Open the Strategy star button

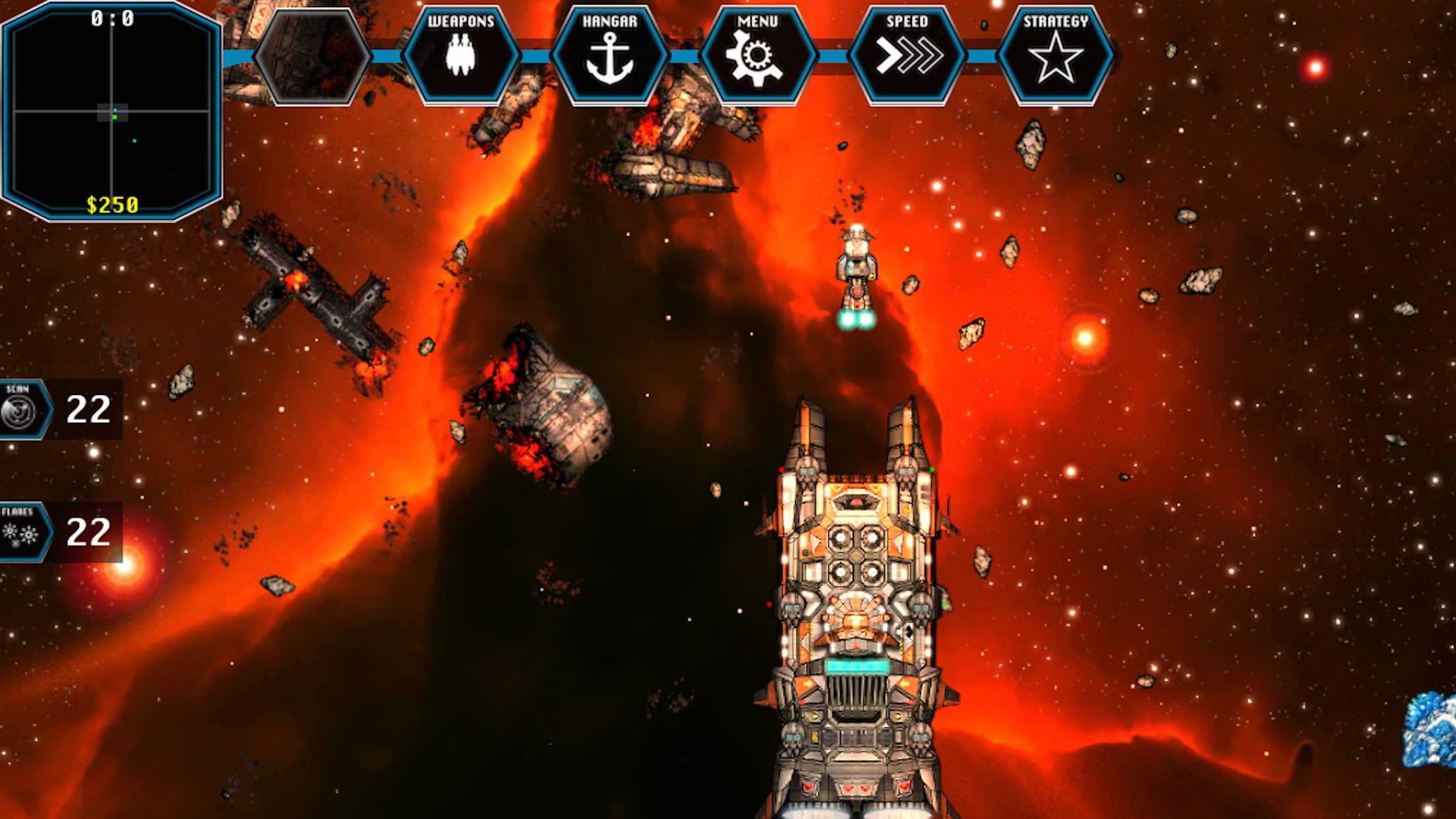[x=1055, y=55]
